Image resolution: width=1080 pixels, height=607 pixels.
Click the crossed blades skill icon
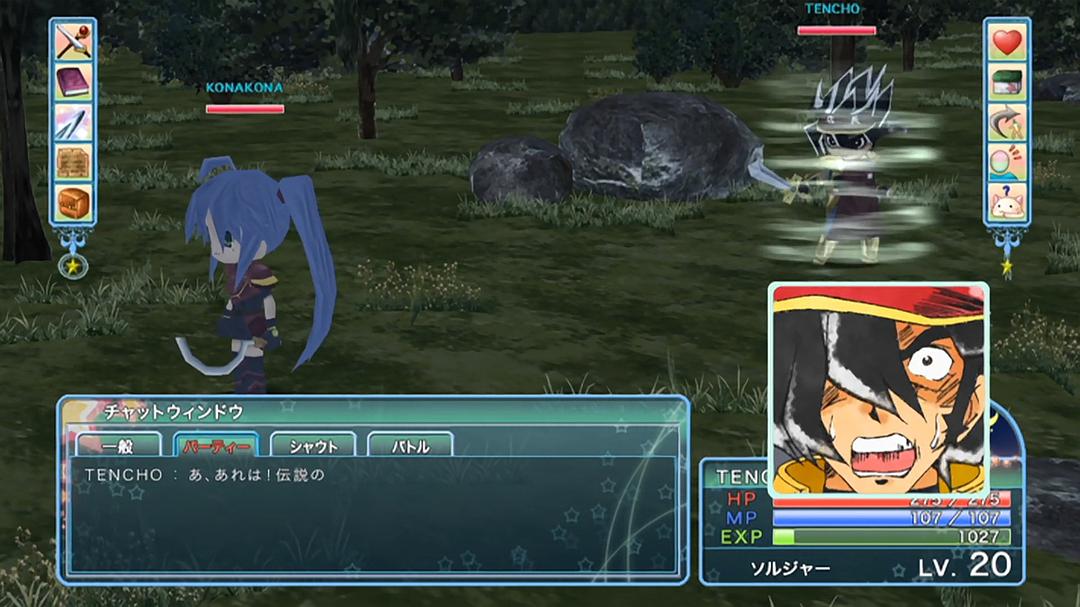pyautogui.click(x=73, y=122)
